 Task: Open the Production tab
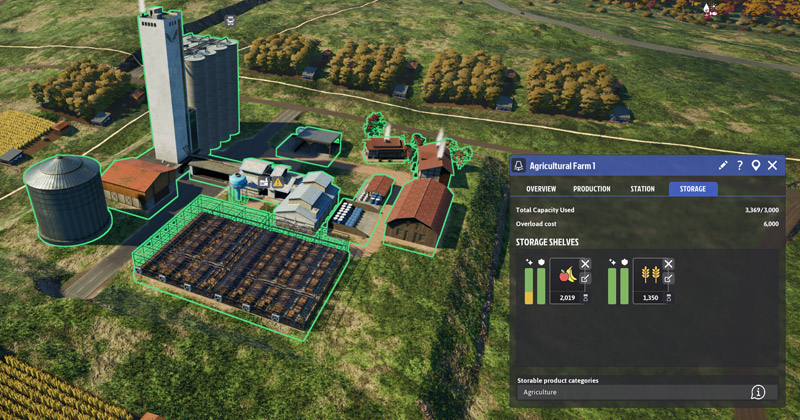click(592, 189)
